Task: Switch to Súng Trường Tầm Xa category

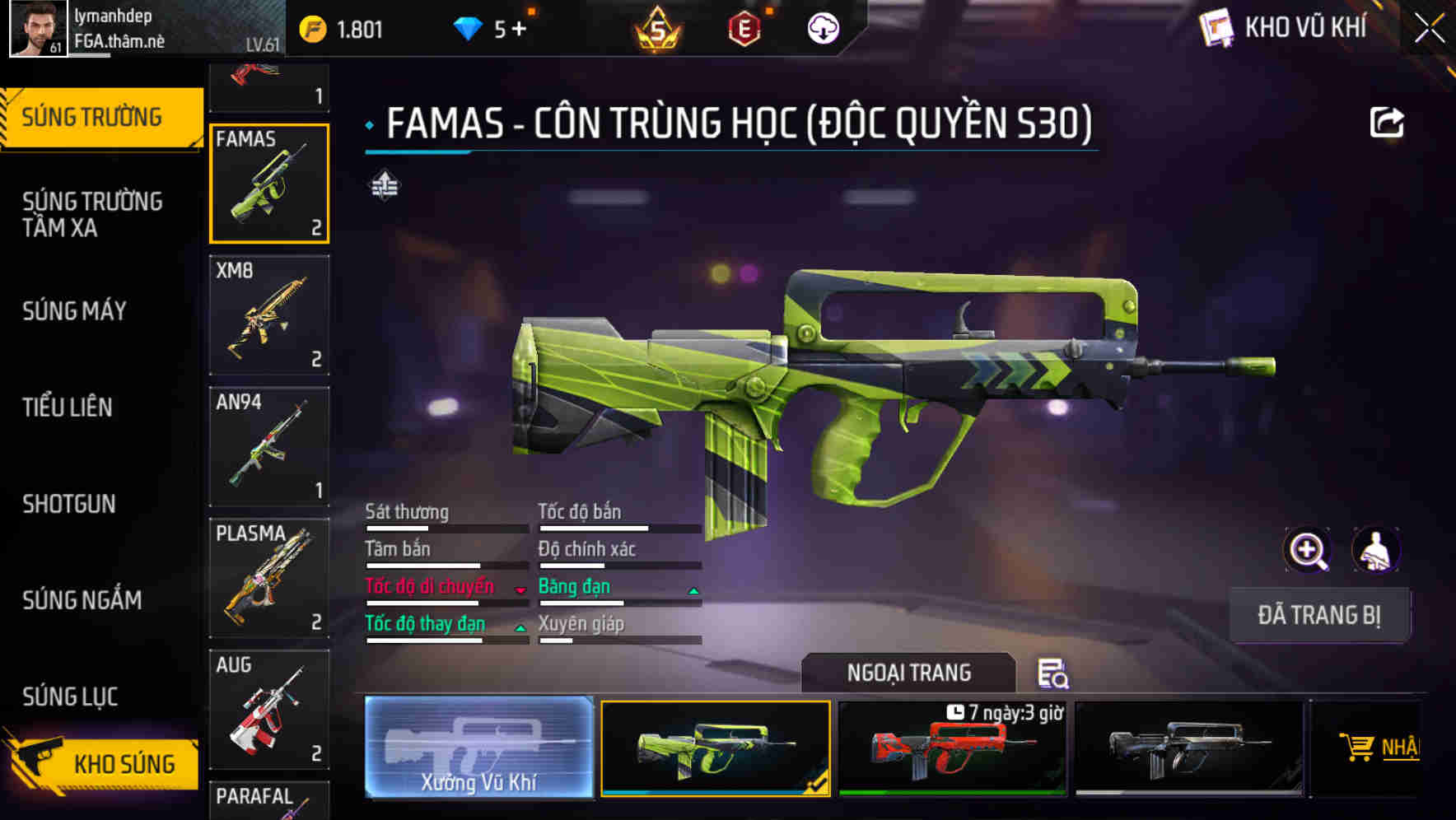Action: coord(92,214)
